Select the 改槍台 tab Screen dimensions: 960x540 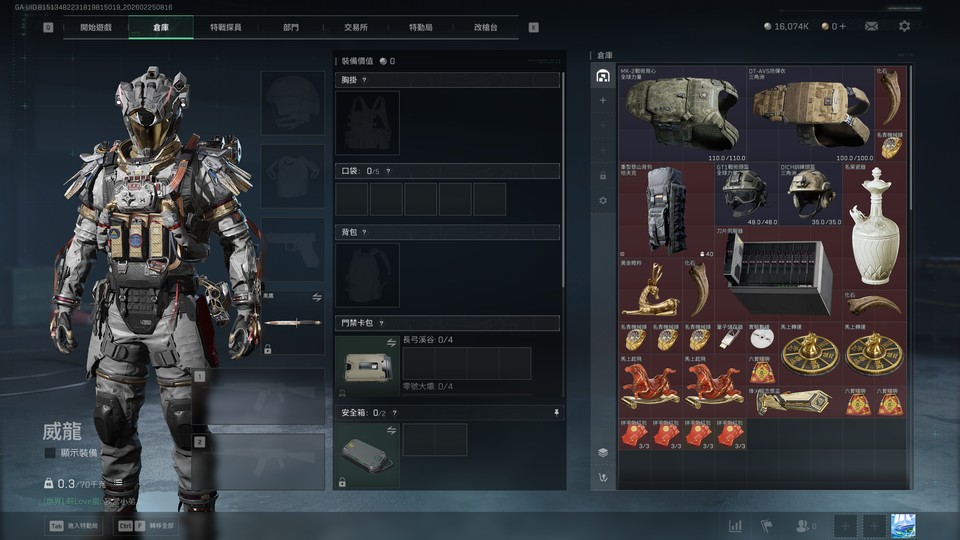[485, 27]
